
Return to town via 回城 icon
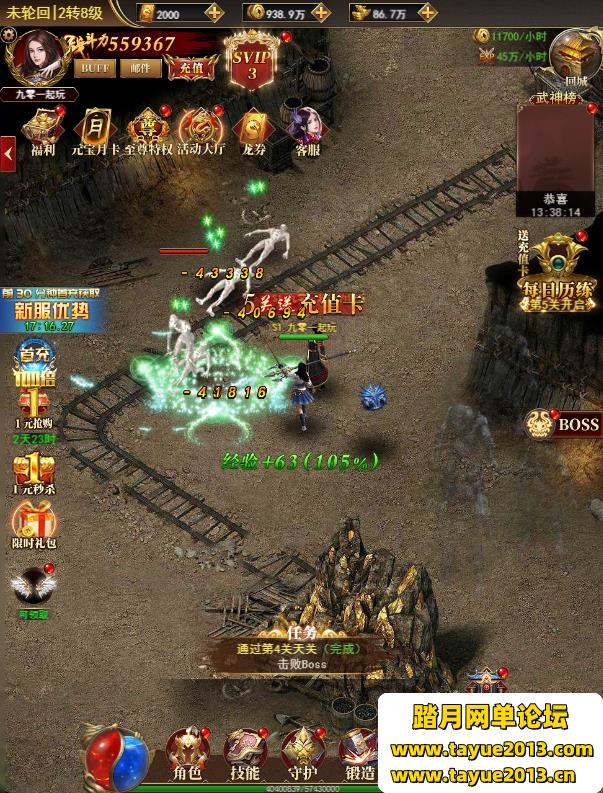(574, 55)
